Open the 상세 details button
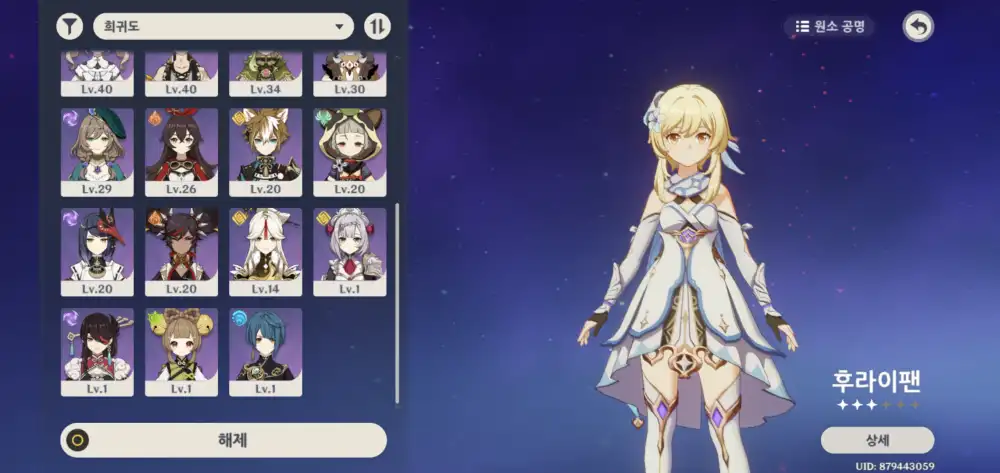 point(877,440)
